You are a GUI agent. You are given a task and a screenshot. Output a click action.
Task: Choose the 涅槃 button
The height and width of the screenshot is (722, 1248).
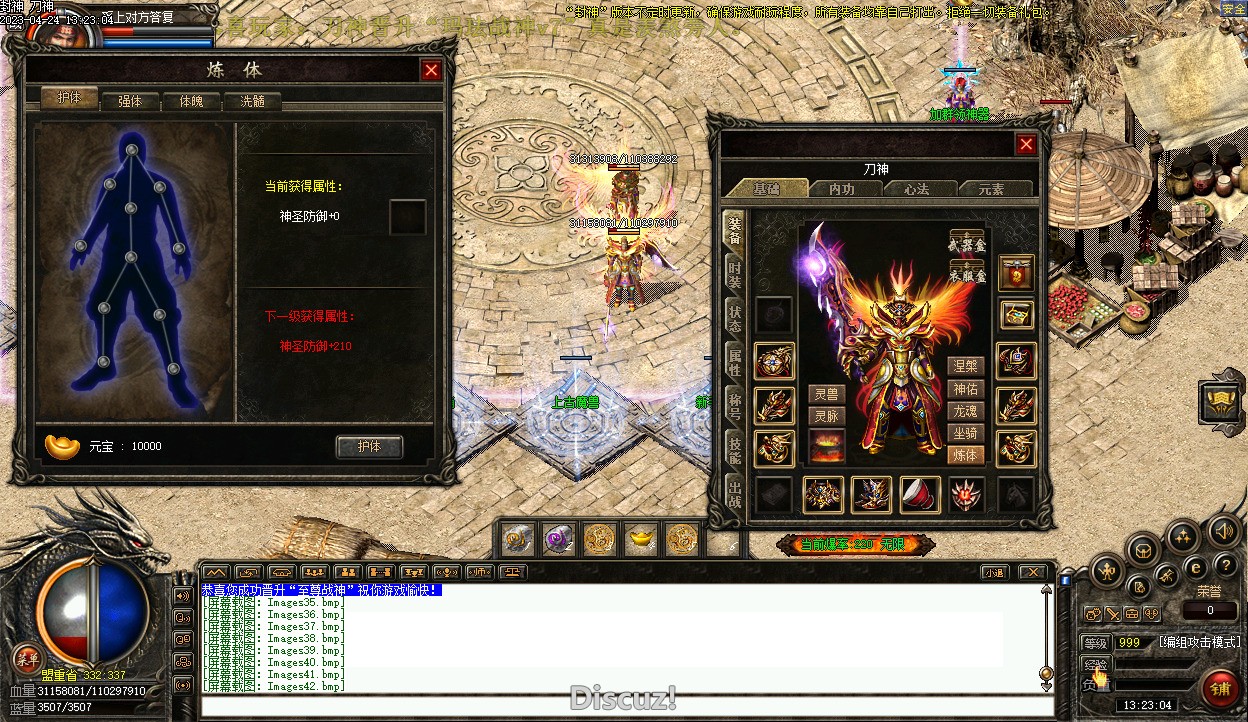click(966, 366)
